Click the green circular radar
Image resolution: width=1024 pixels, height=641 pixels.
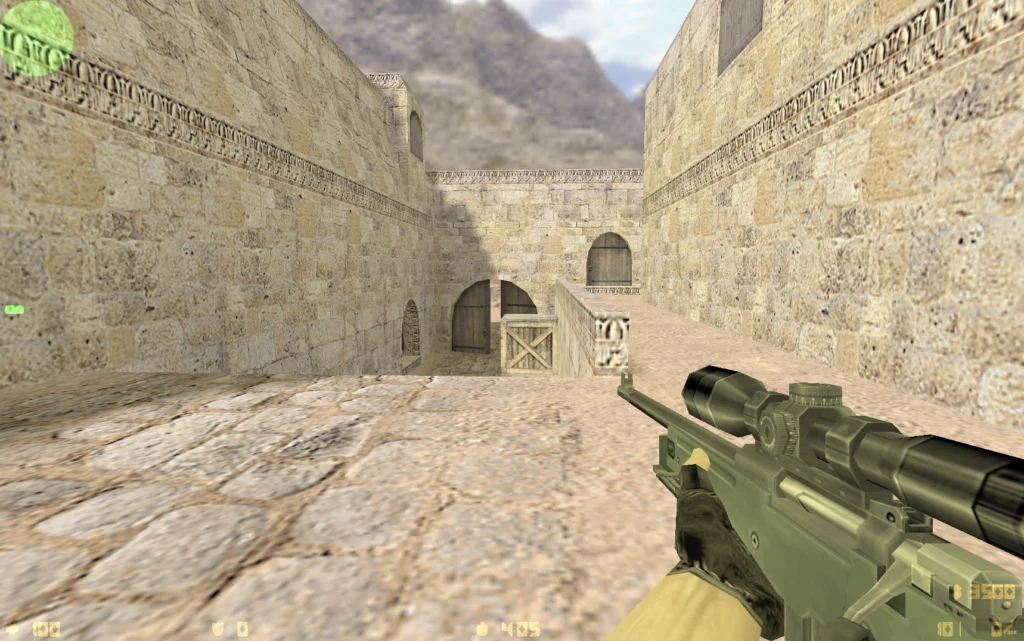click(36, 37)
